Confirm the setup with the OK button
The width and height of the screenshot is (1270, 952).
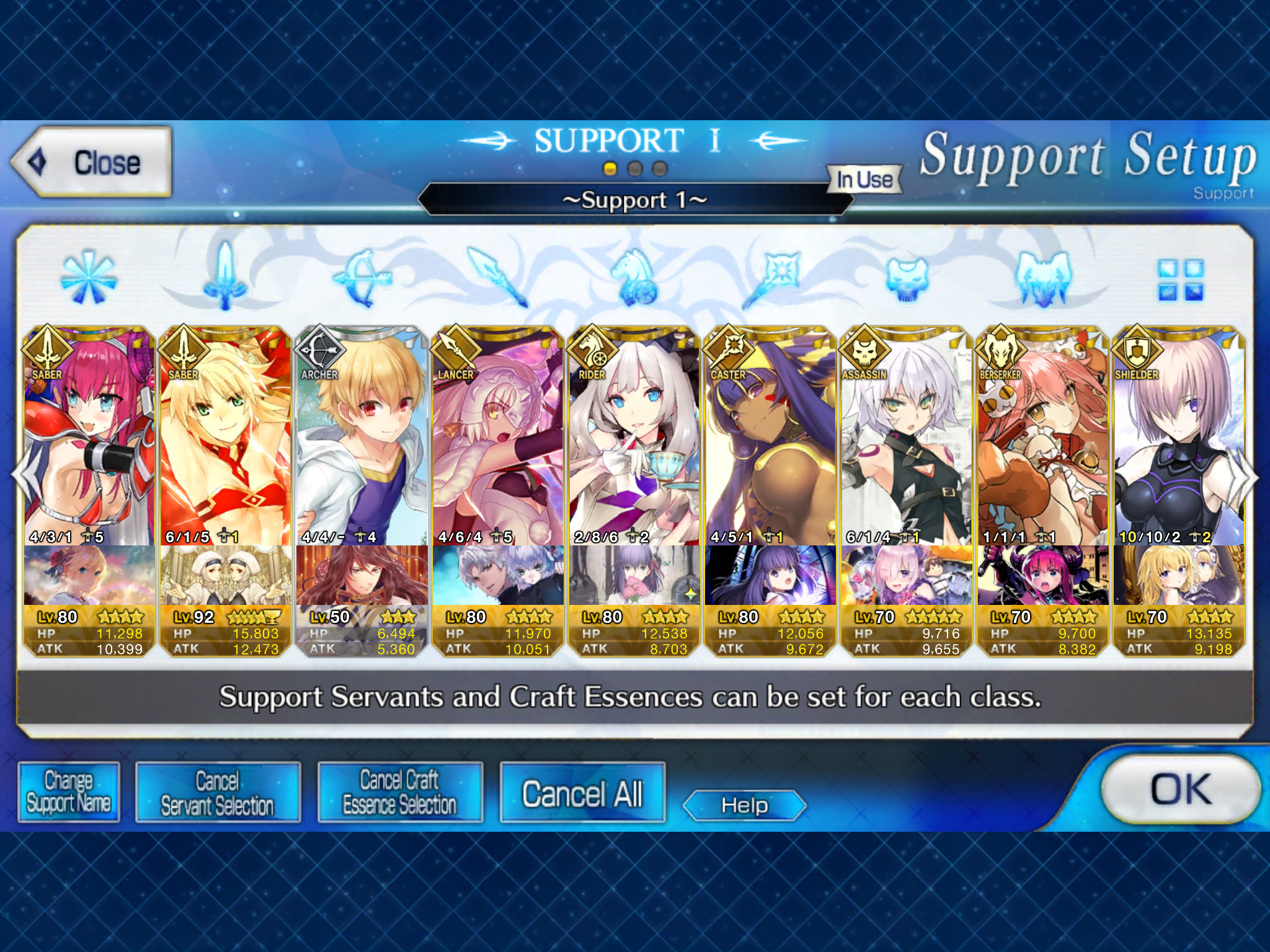point(1180,789)
